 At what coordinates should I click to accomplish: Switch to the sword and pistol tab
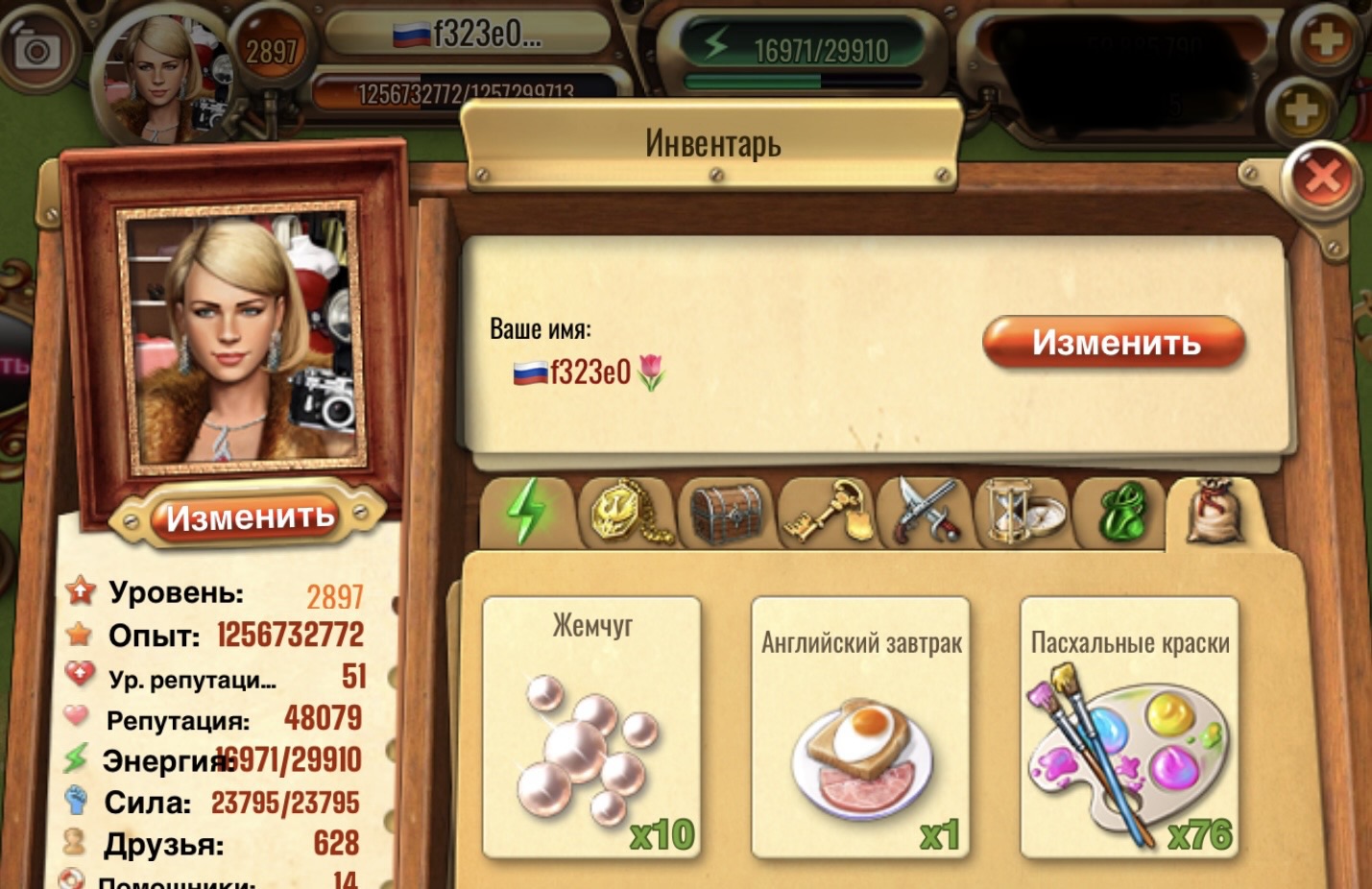[x=926, y=513]
